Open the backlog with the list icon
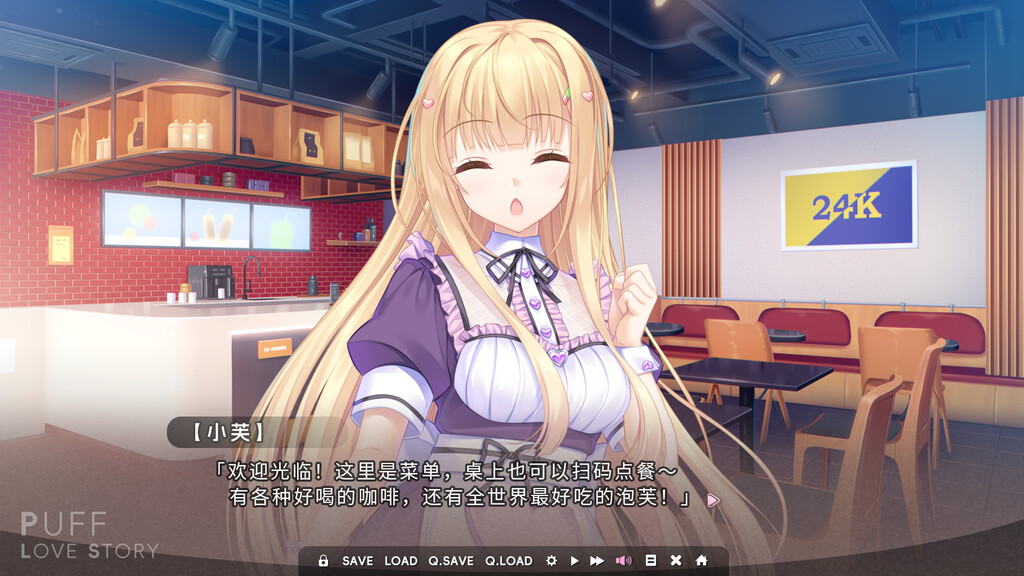The width and height of the screenshot is (1024, 576). [651, 561]
